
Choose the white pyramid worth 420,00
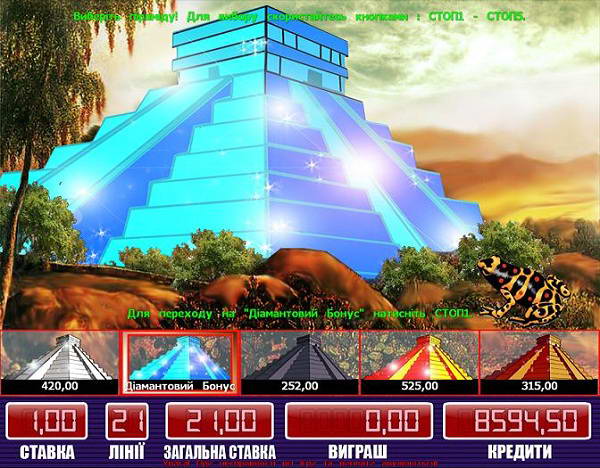click(60, 361)
